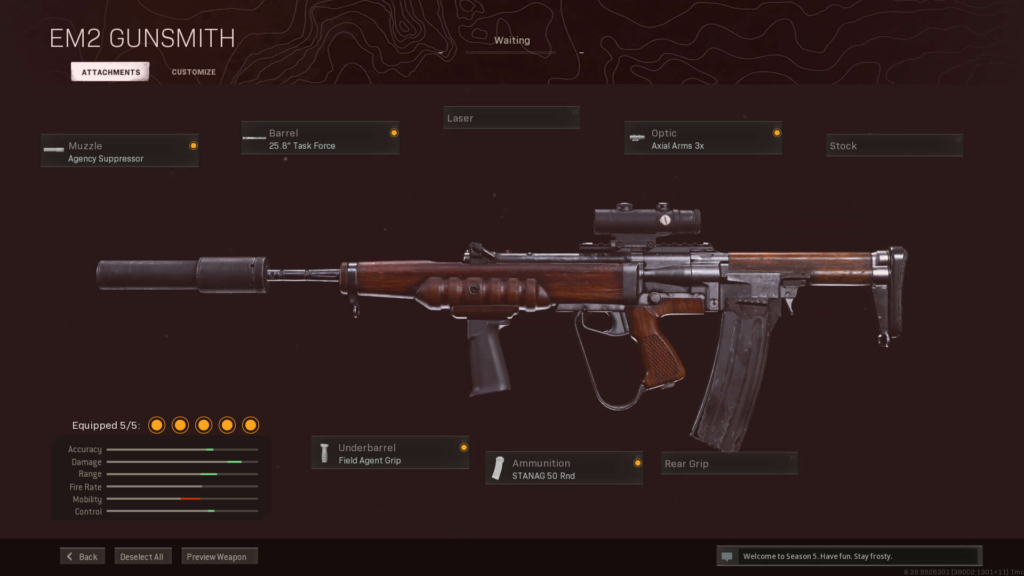Select the Optic Axial Arms 3x slot
The image size is (1024, 576).
point(703,138)
